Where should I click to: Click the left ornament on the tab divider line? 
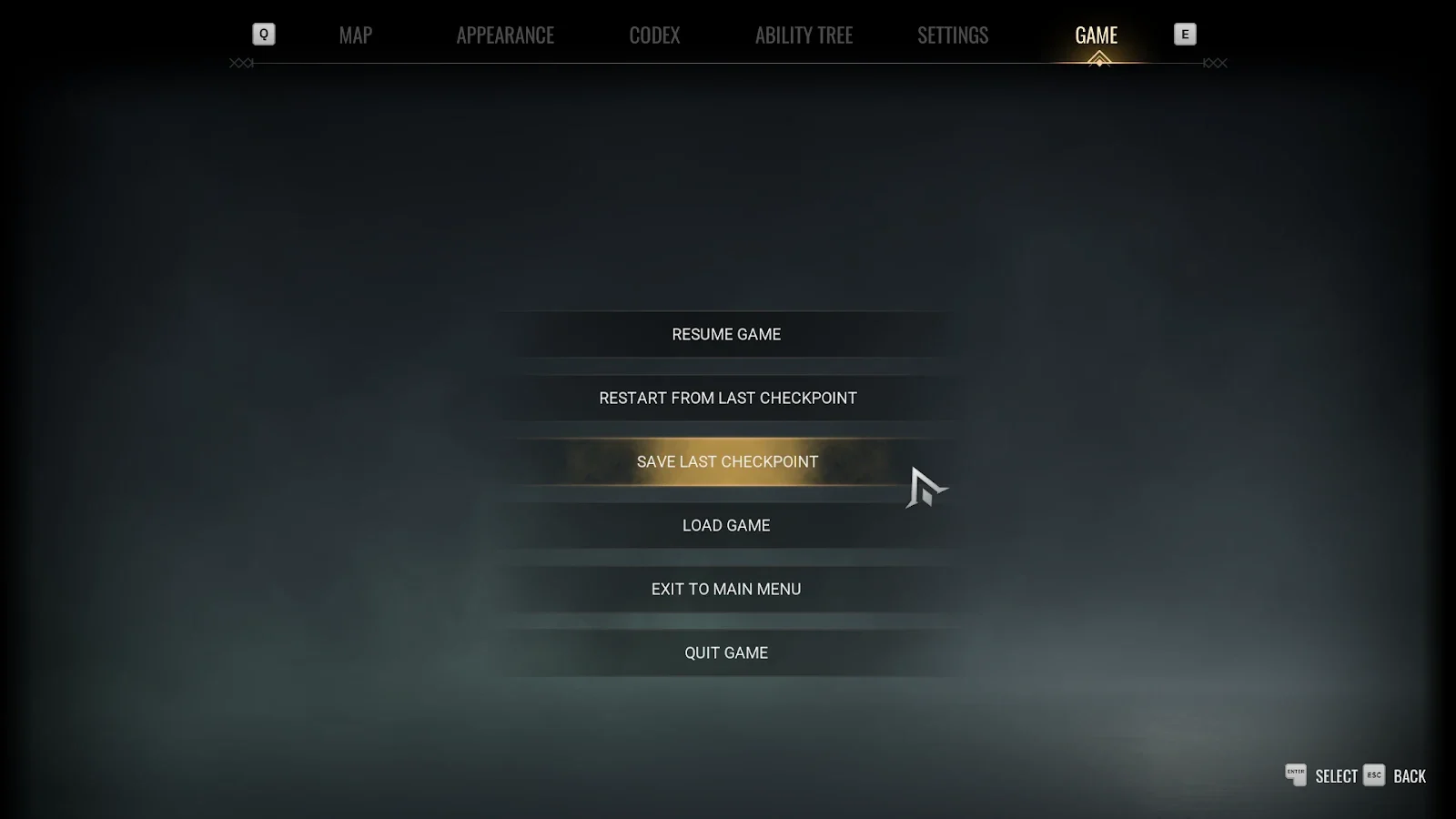pyautogui.click(x=242, y=63)
